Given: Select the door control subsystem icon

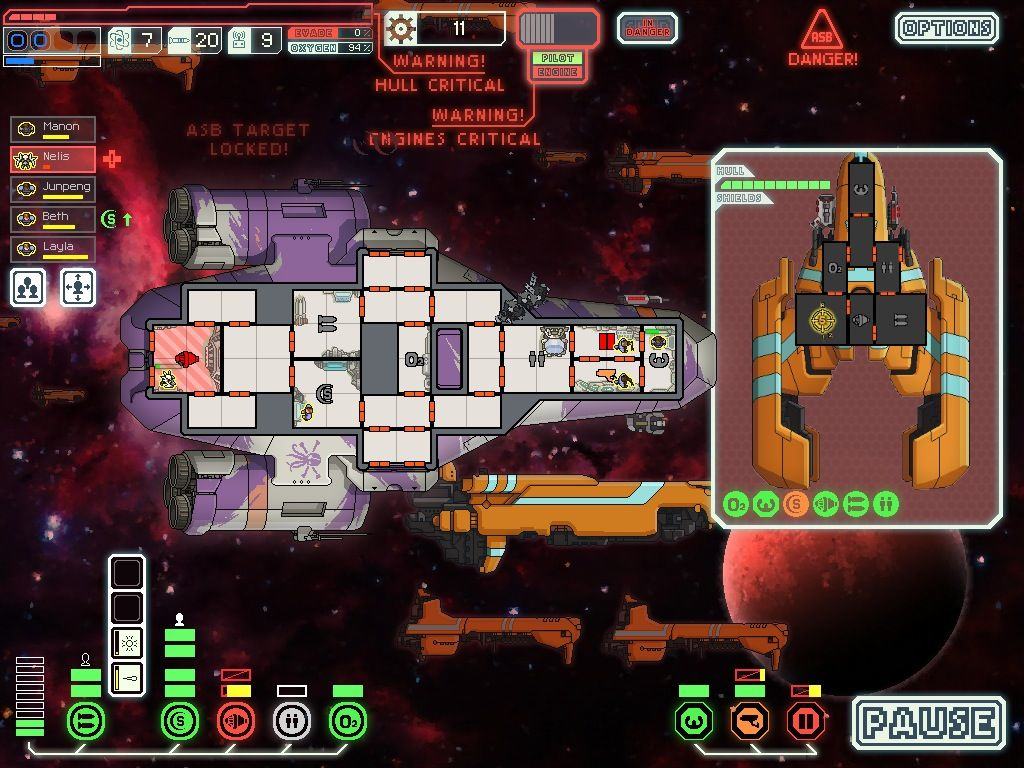Looking at the screenshot, I should (806, 721).
